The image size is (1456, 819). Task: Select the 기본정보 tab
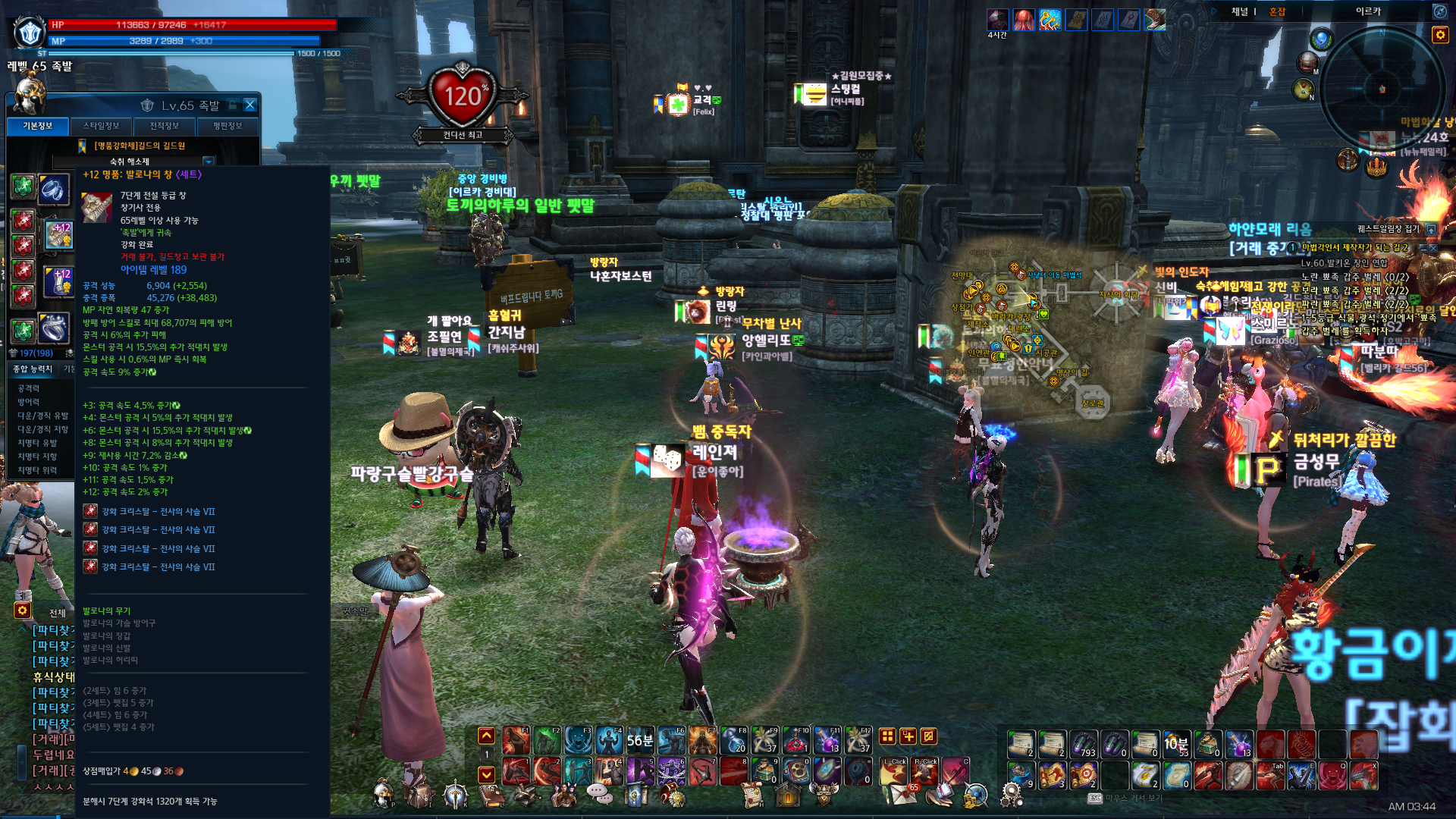click(38, 126)
